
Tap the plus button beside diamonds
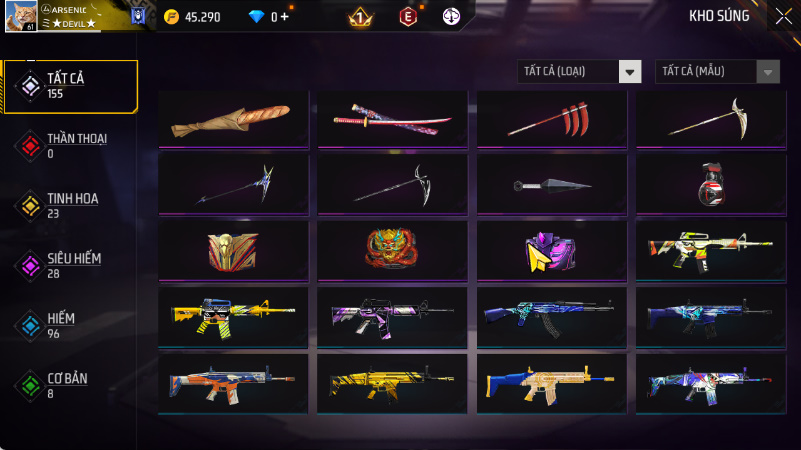pyautogui.click(x=286, y=17)
